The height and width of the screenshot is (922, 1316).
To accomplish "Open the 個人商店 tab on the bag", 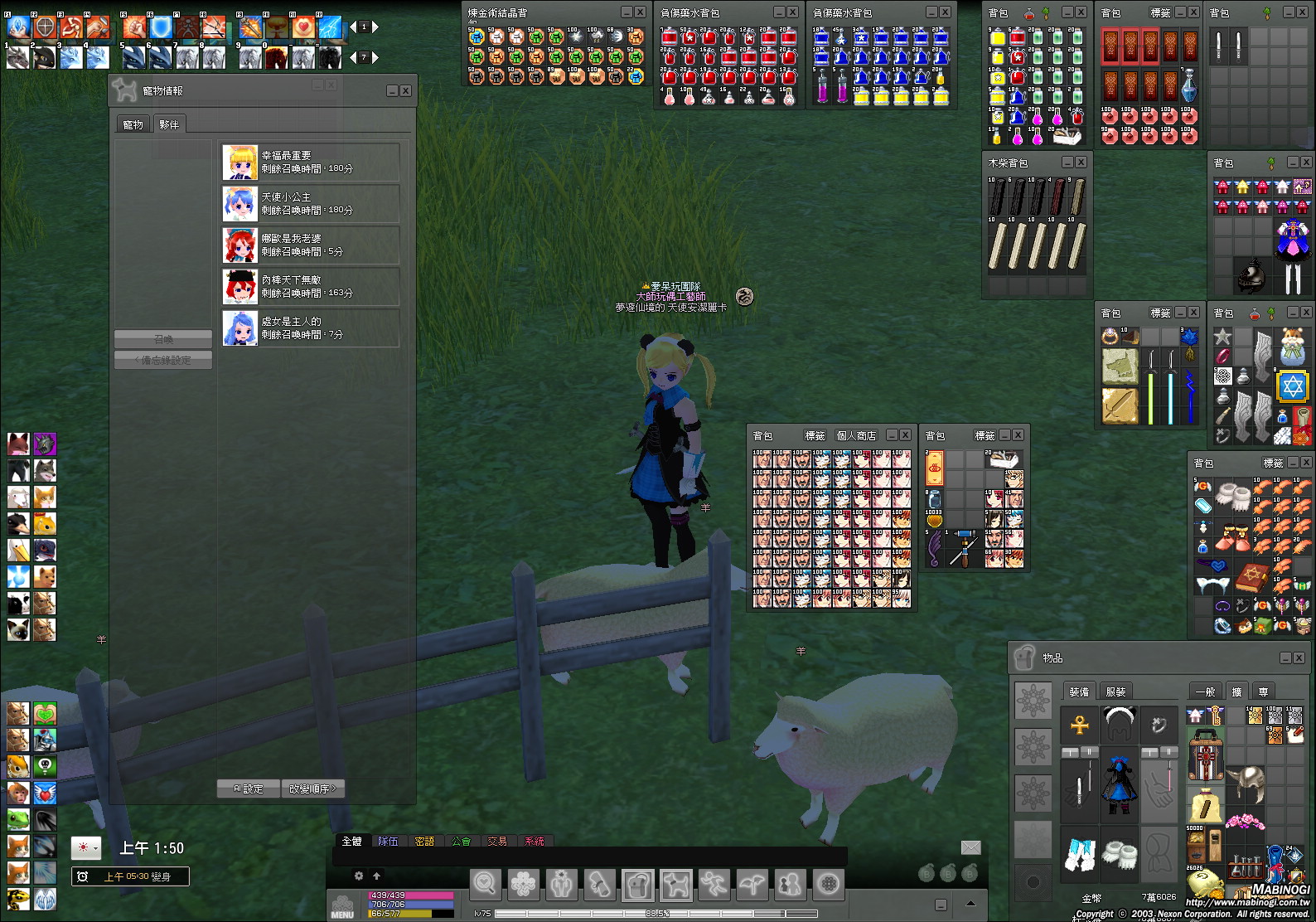I will click(x=856, y=435).
